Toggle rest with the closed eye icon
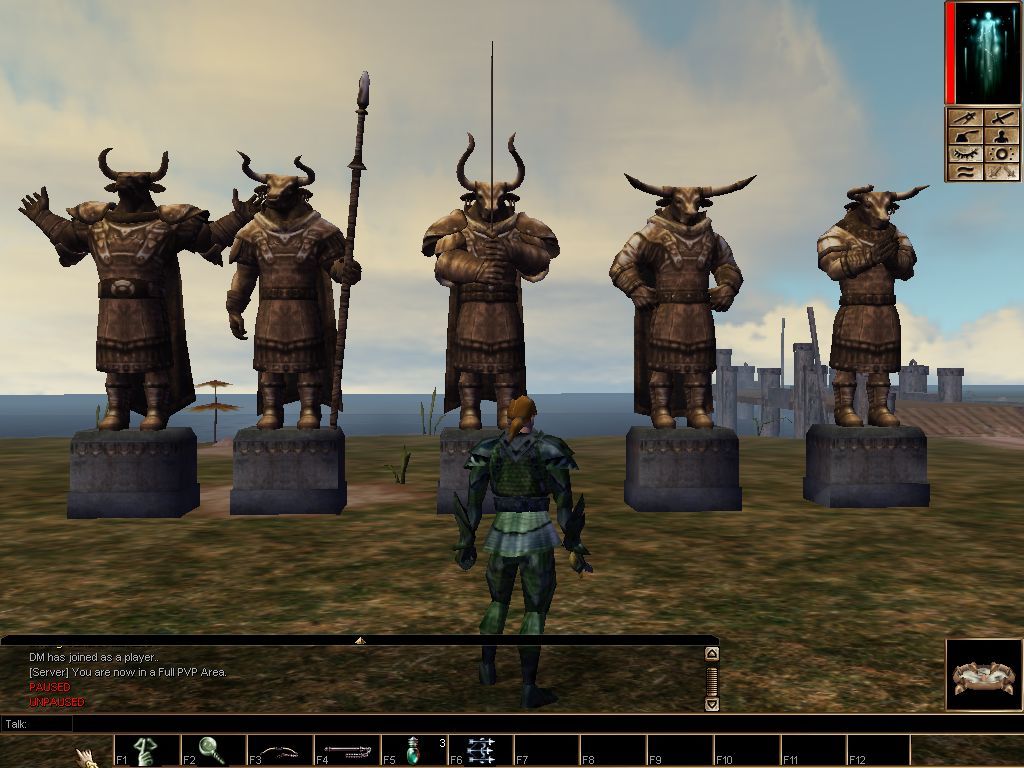 point(966,154)
